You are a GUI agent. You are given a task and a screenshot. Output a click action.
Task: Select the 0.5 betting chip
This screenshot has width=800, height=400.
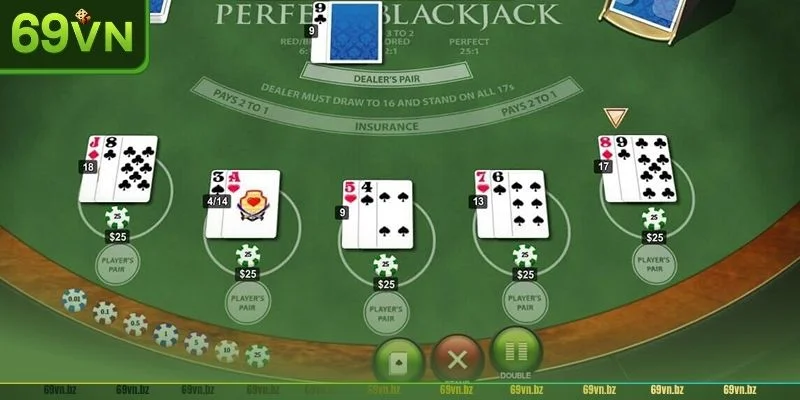(135, 324)
